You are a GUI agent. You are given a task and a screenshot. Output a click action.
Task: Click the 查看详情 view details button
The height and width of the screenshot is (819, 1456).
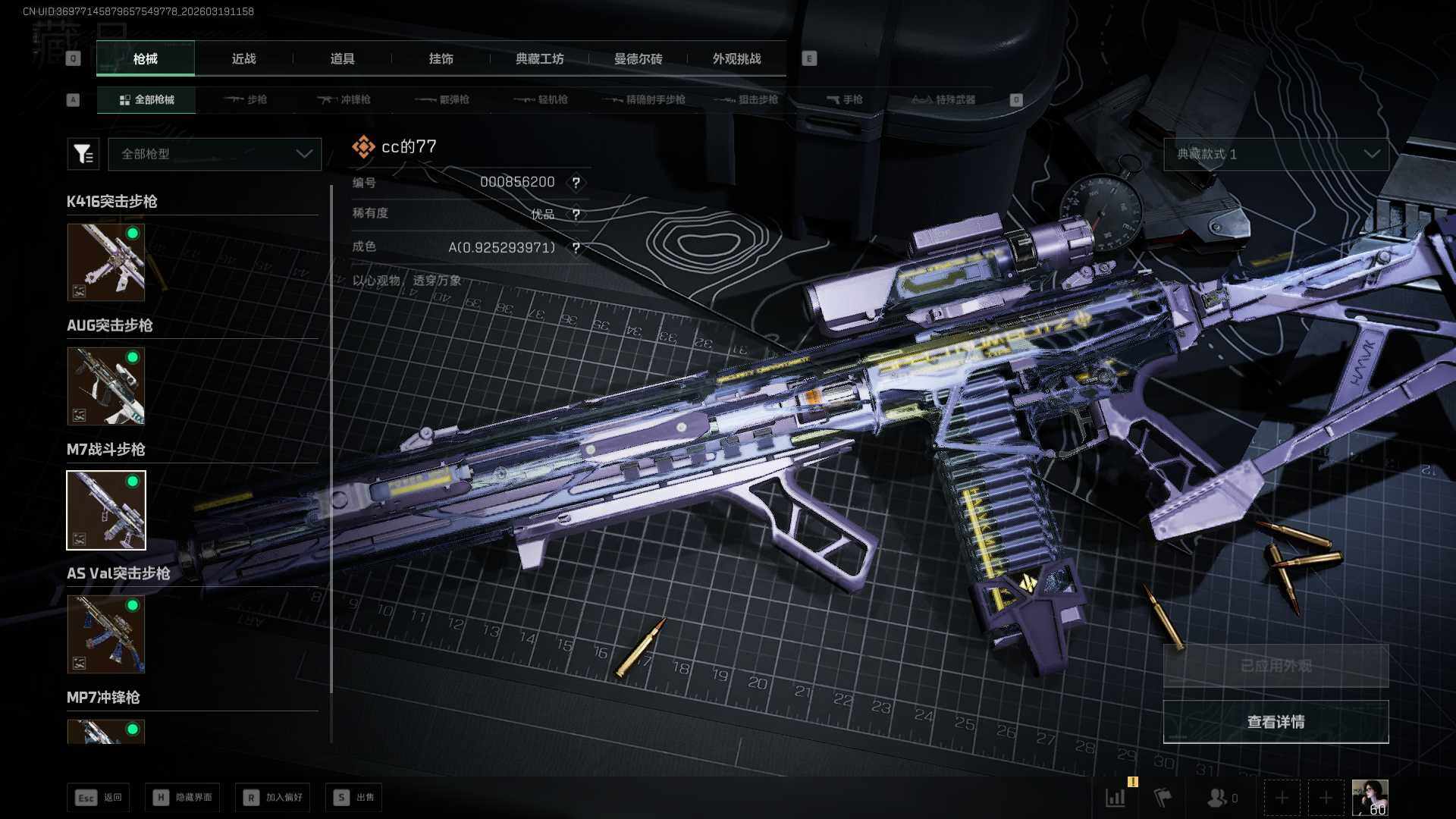coord(1276,722)
